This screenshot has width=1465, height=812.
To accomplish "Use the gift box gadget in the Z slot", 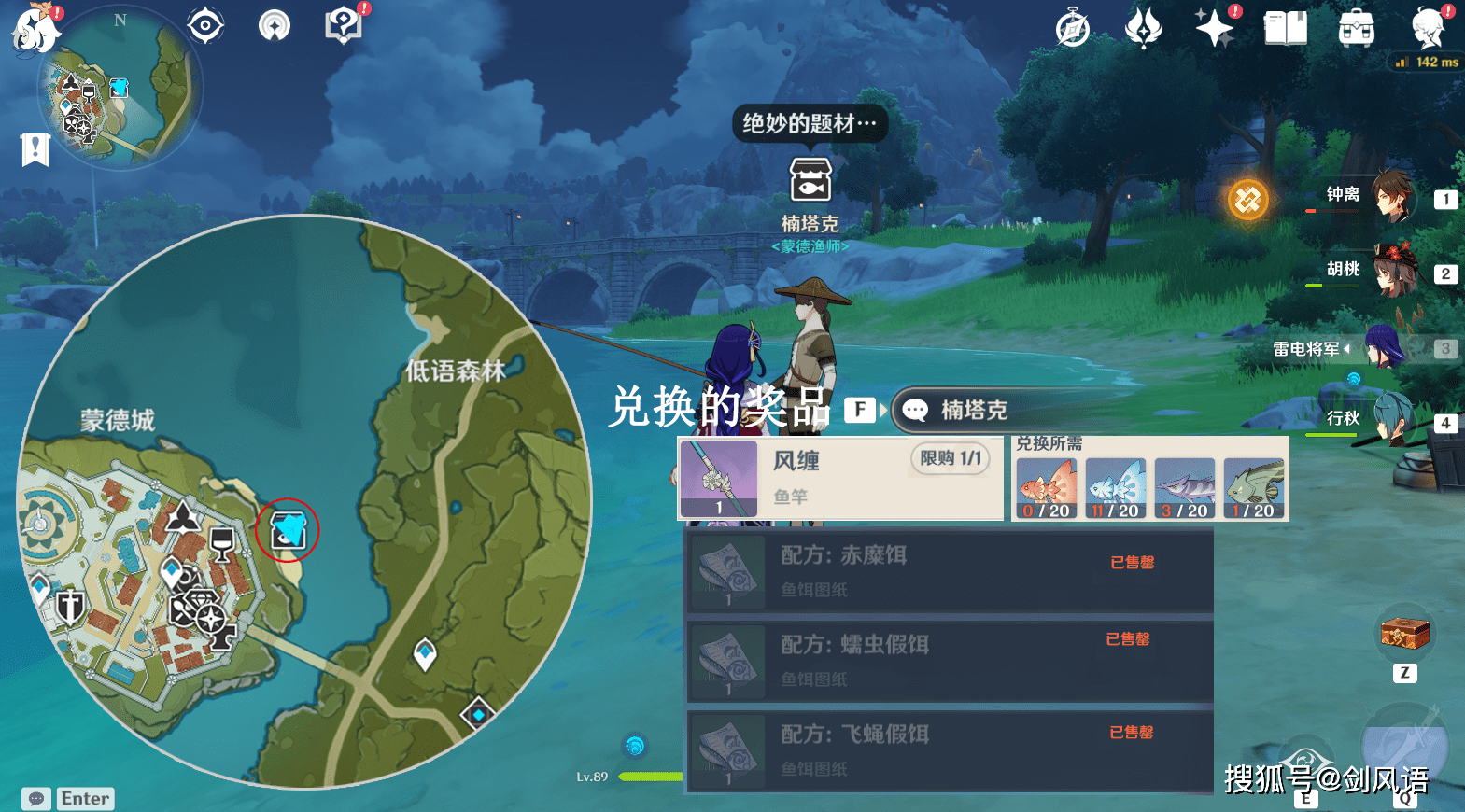I will point(1406,633).
